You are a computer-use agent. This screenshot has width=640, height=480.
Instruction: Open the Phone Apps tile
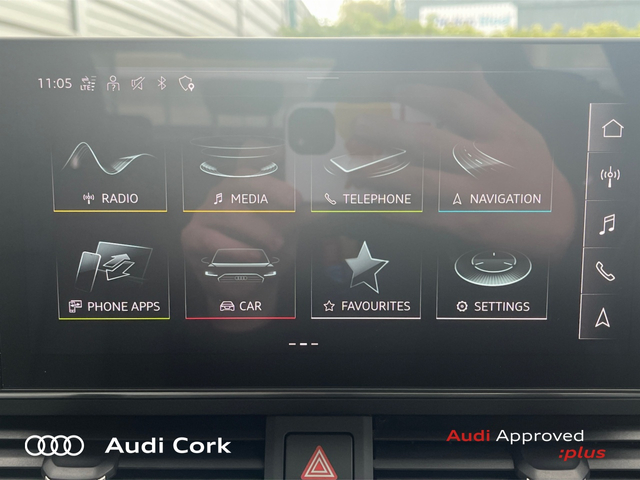[112, 282]
